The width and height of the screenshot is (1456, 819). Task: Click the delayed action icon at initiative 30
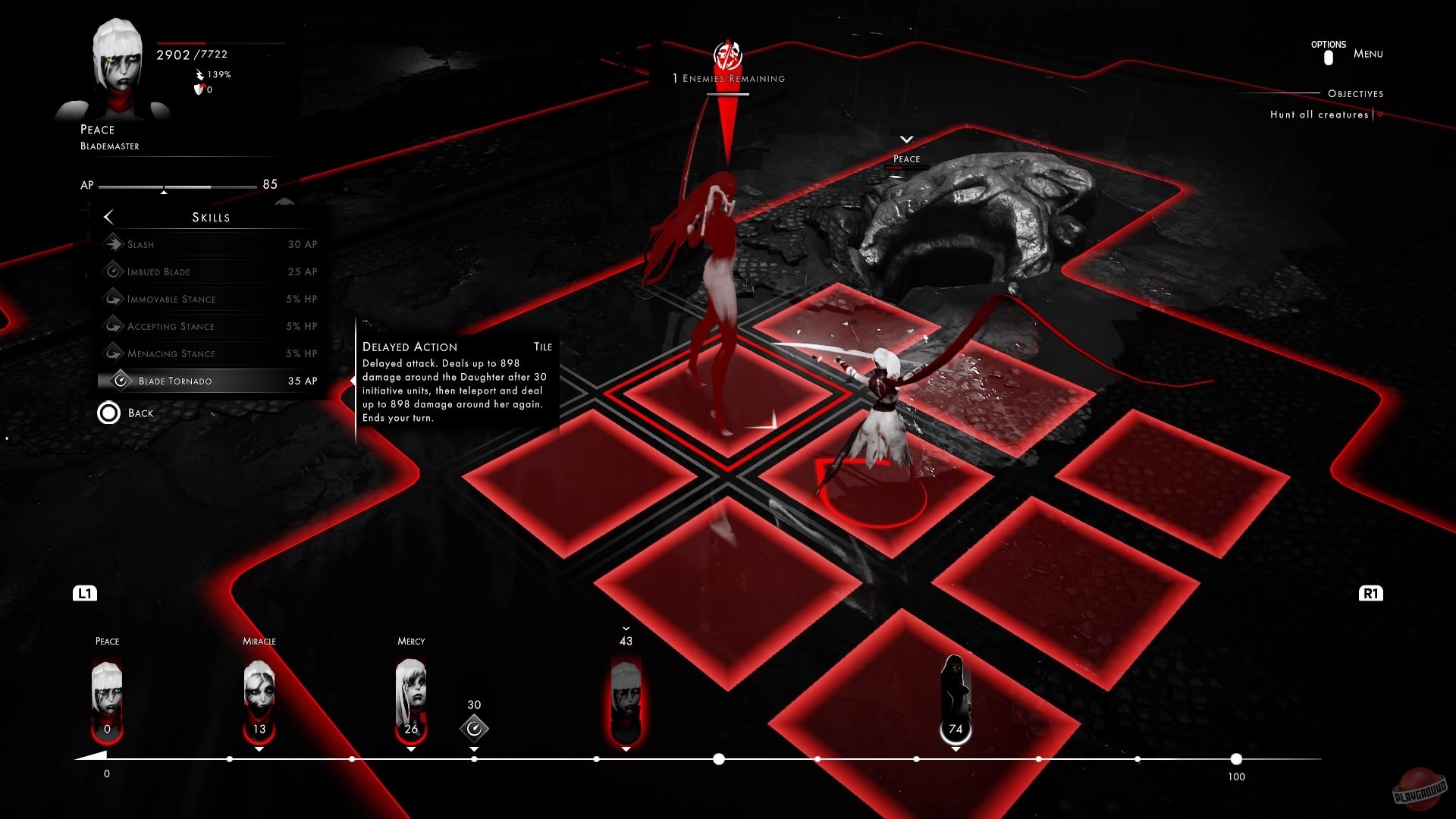[x=475, y=729]
